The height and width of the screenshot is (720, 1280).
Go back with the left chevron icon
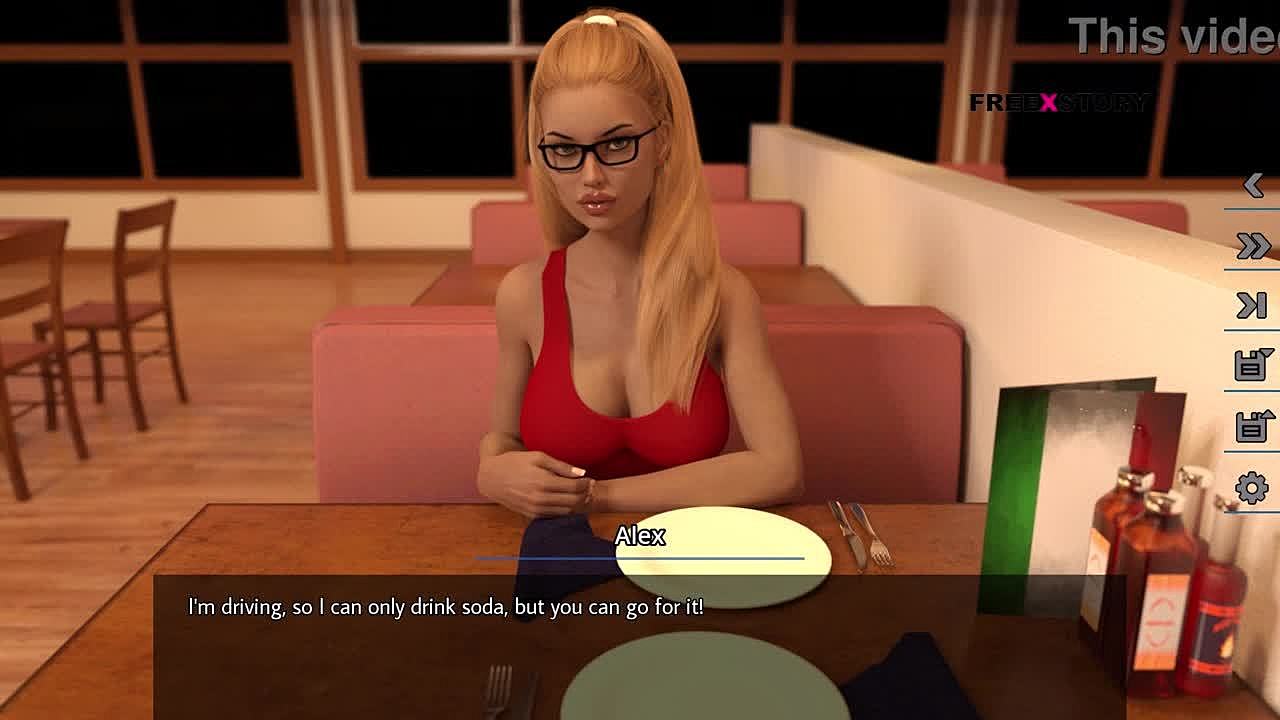[x=1253, y=185]
